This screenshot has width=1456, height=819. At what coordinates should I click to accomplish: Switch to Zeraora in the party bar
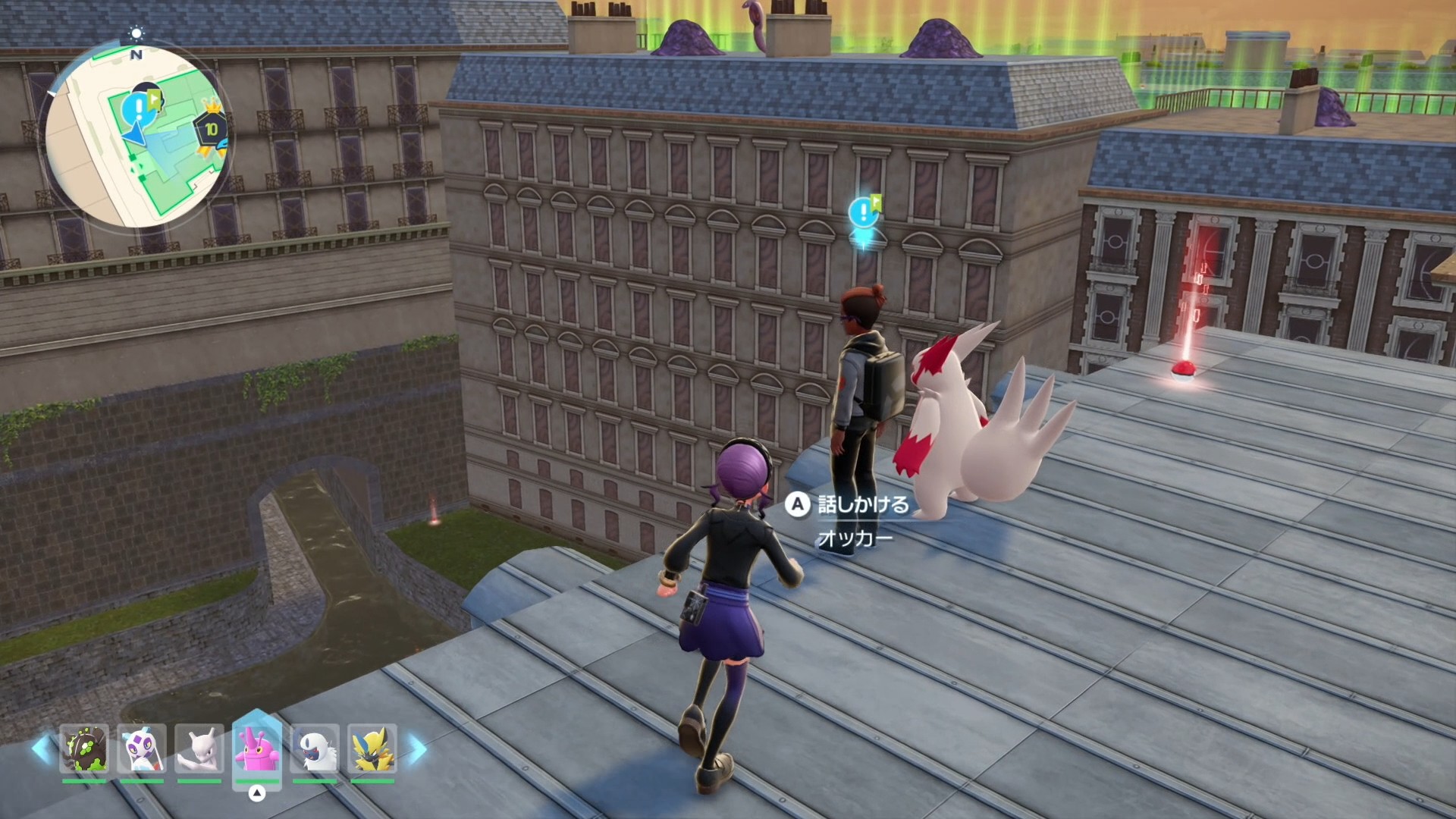point(372,749)
